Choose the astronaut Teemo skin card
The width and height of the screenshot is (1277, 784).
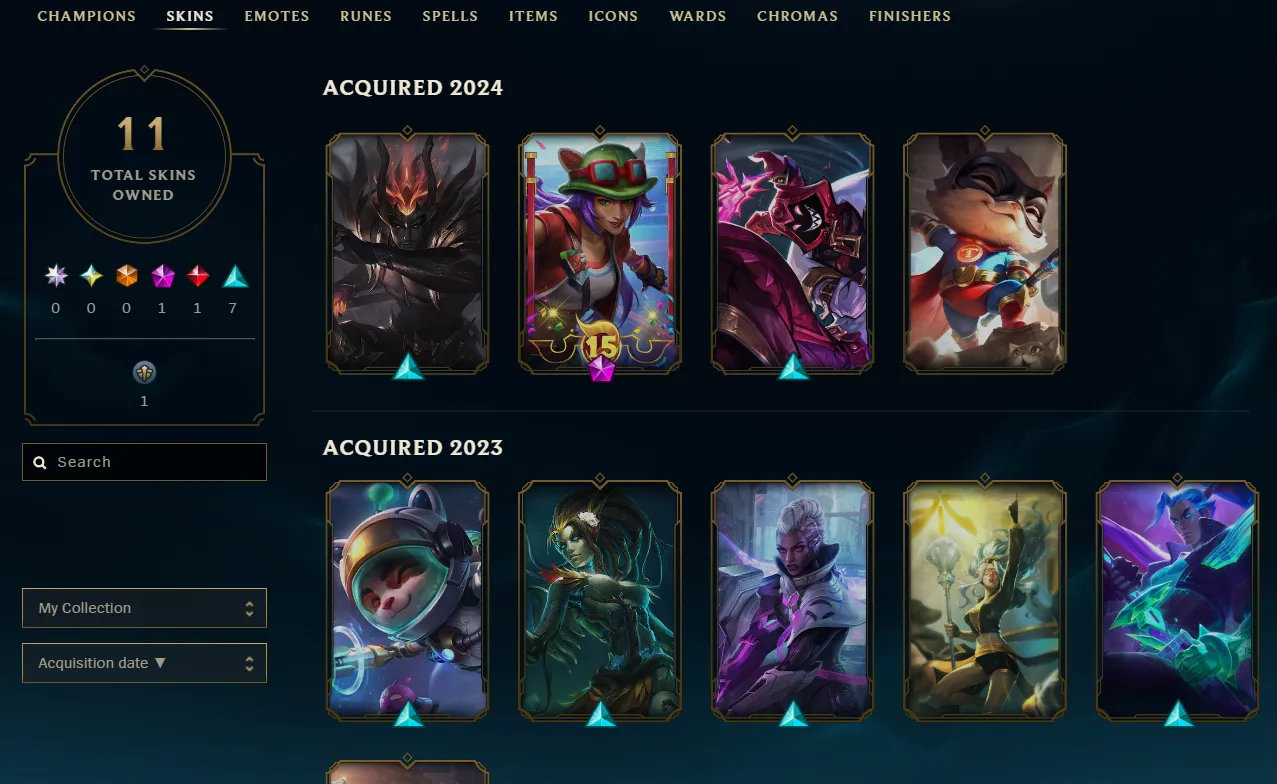407,598
